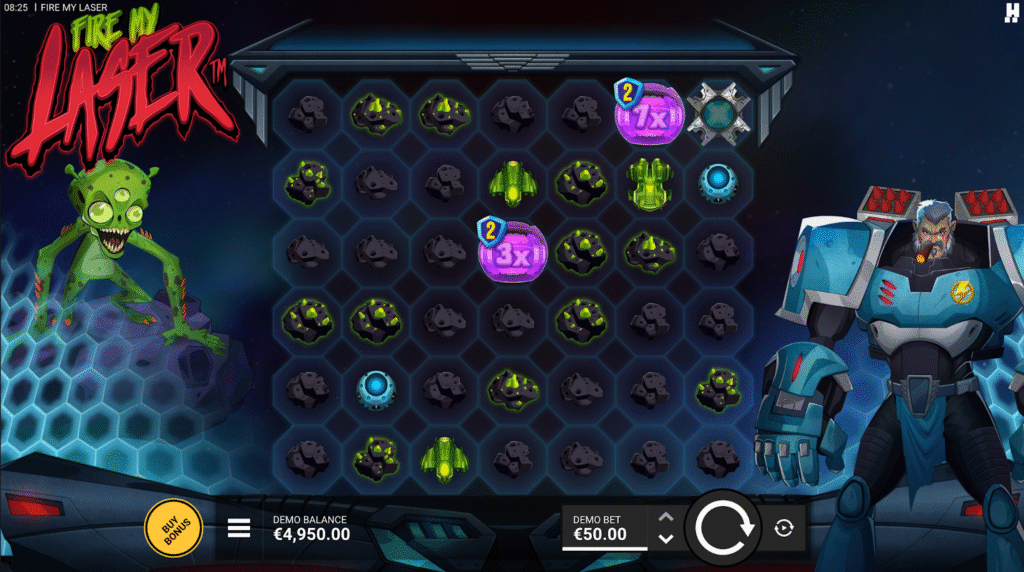1024x572 pixels.
Task: Open the autoplay settings button
Action: tap(784, 528)
